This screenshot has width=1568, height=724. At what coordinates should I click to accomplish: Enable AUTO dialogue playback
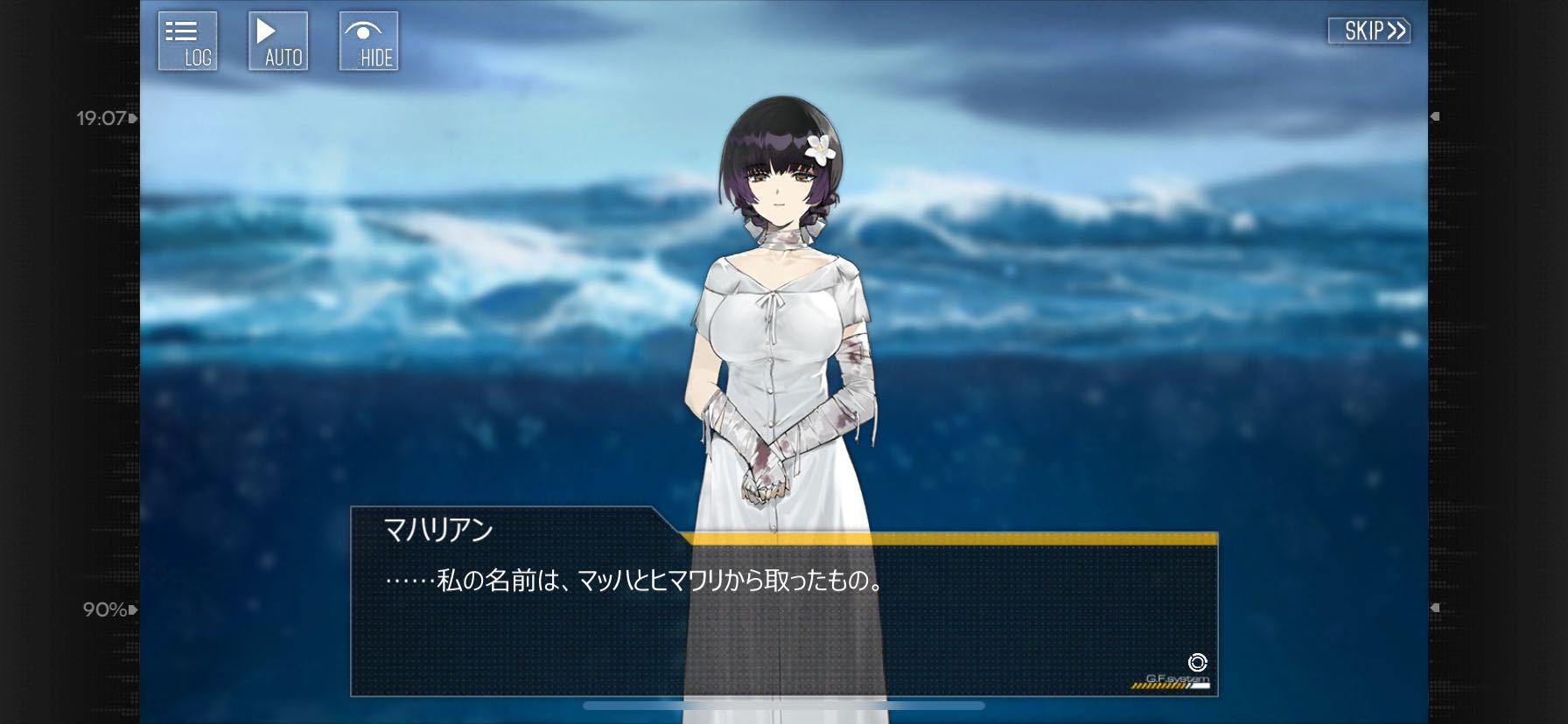click(x=278, y=41)
